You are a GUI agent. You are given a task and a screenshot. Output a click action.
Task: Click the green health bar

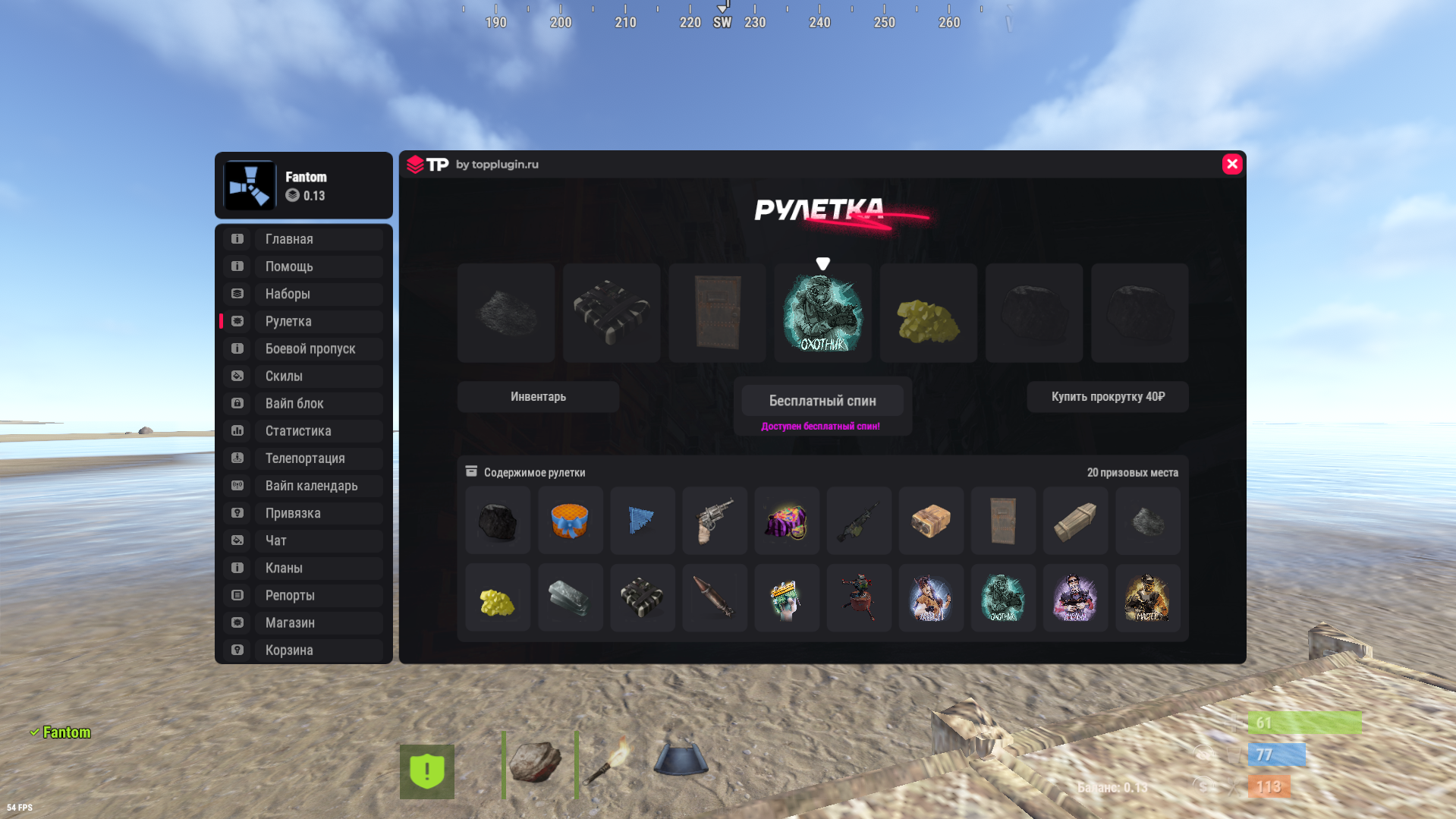1305,723
